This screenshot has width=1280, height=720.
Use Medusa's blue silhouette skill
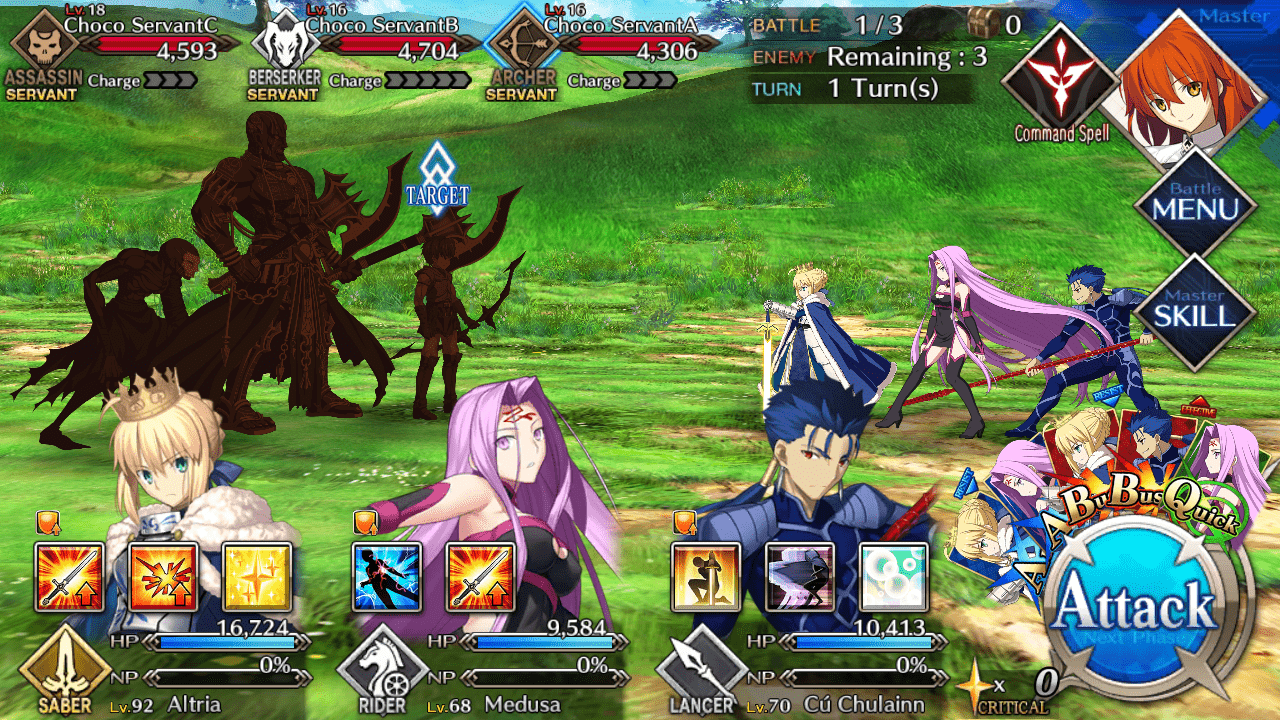click(387, 577)
